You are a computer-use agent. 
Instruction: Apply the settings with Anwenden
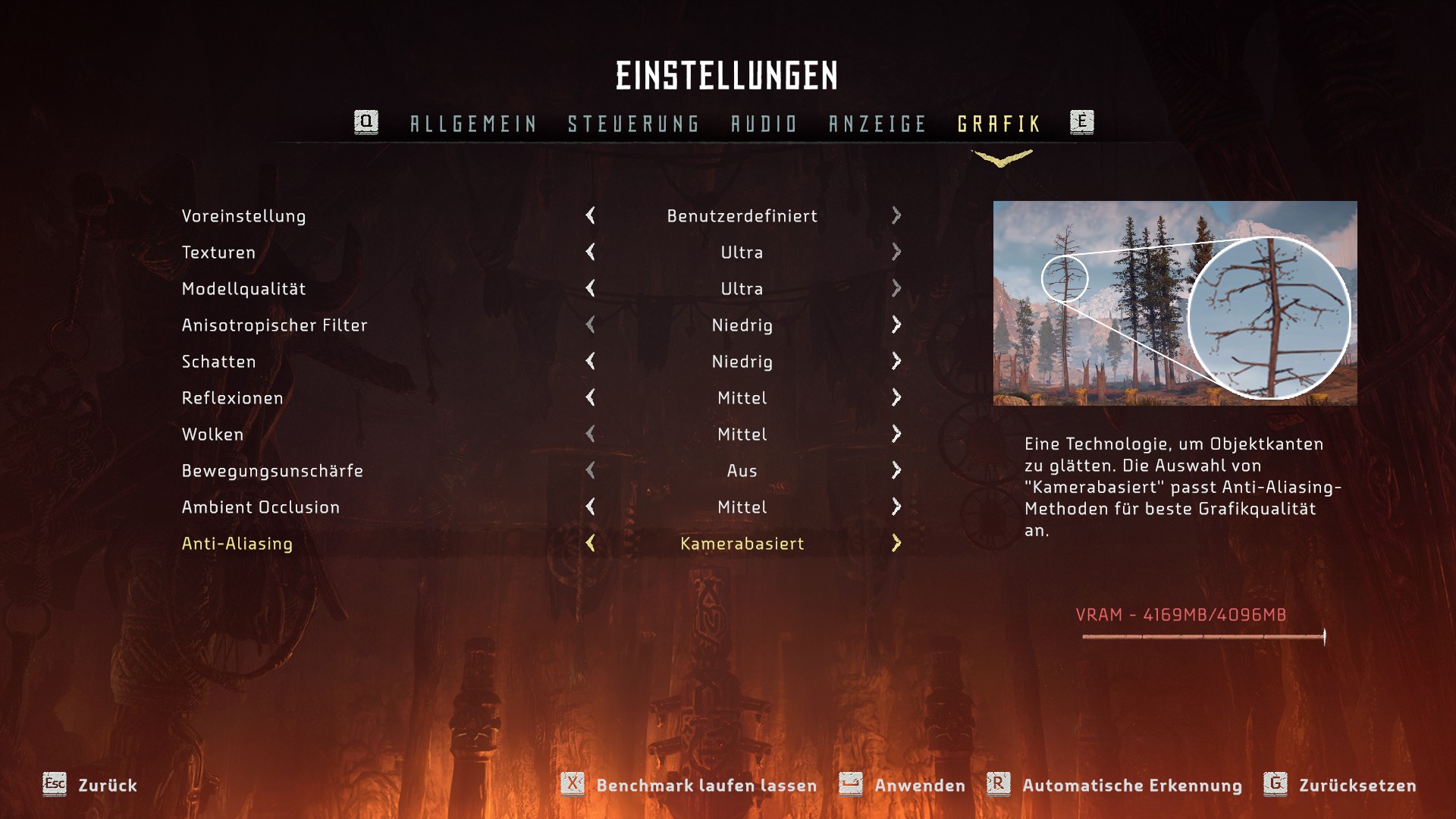click(x=919, y=786)
